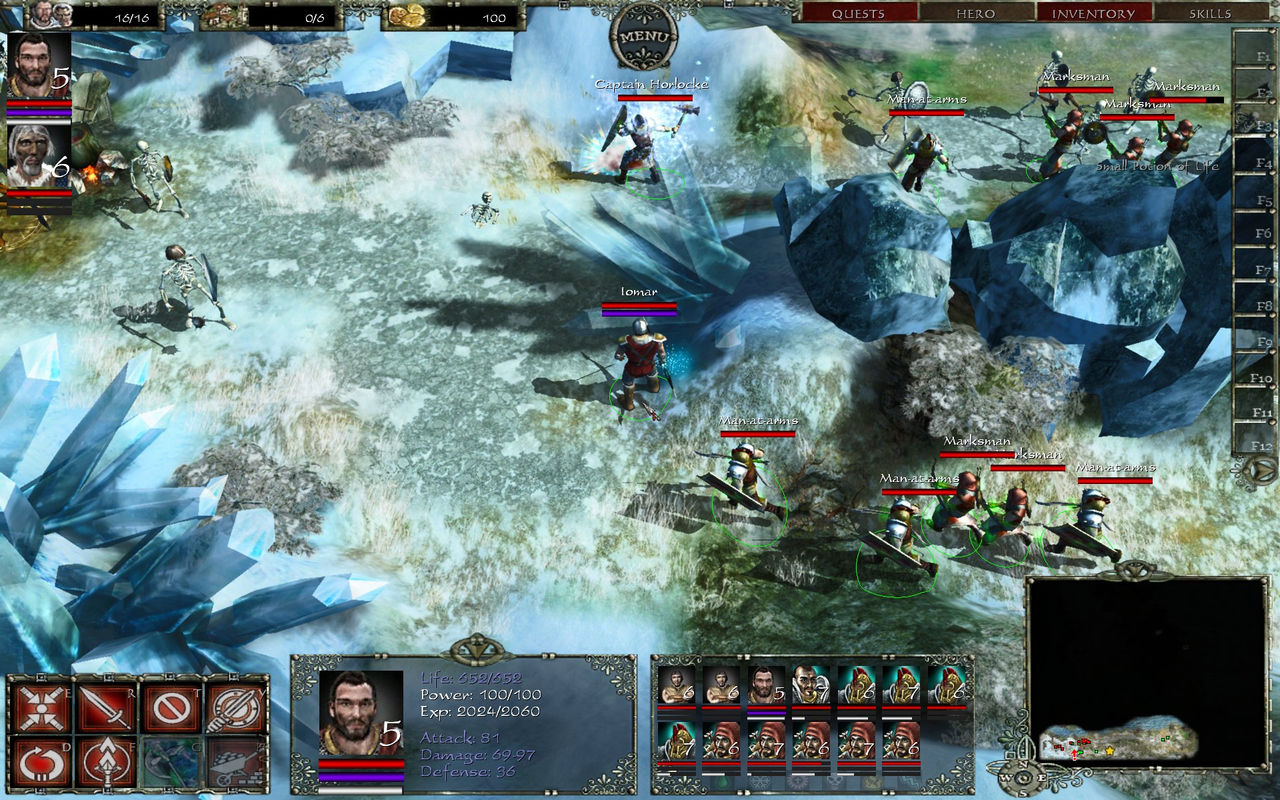
Task: Select the bald level 7 unit portrait
Action: 810,686
